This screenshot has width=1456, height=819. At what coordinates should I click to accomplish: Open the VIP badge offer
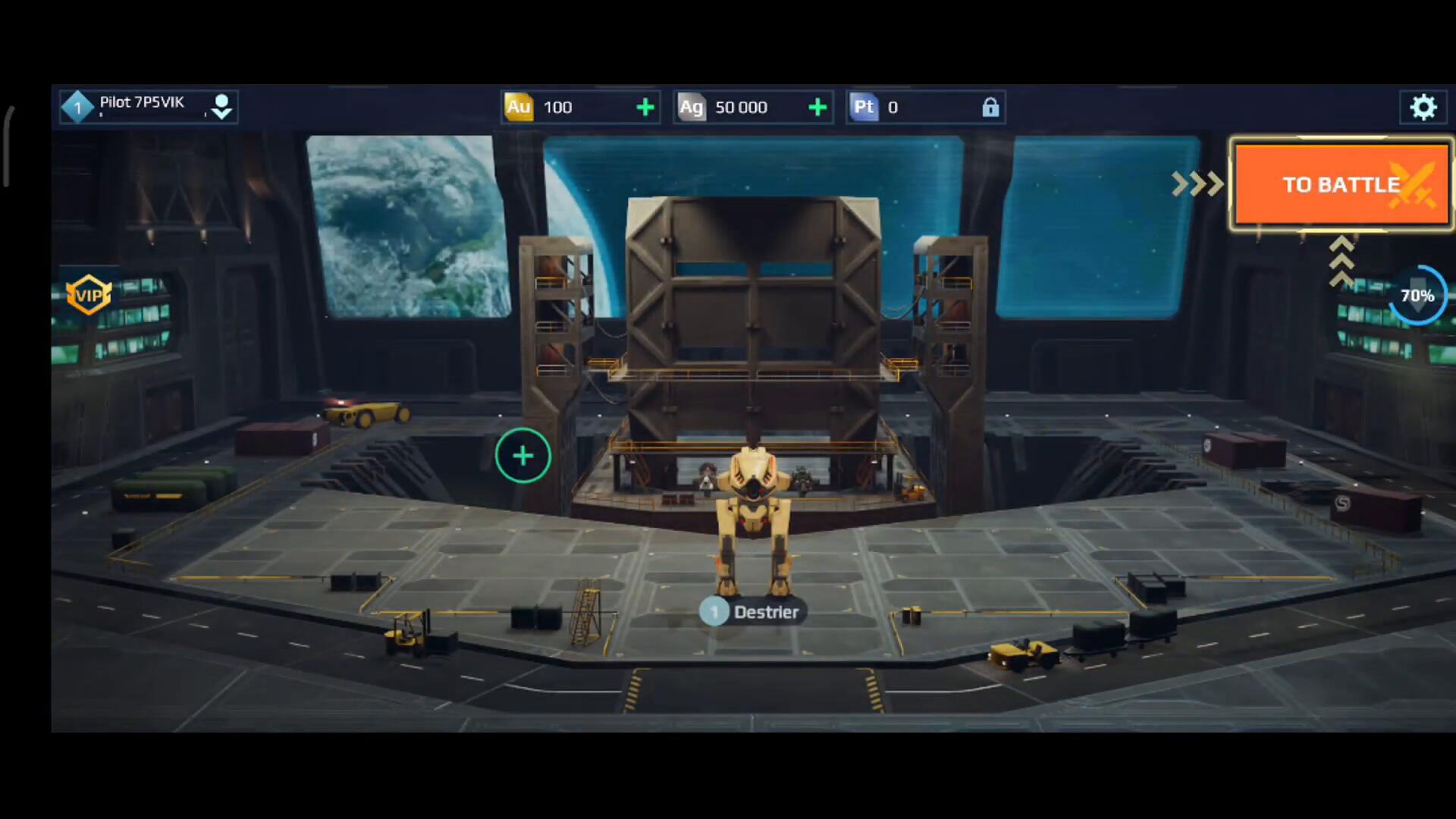pyautogui.click(x=89, y=295)
